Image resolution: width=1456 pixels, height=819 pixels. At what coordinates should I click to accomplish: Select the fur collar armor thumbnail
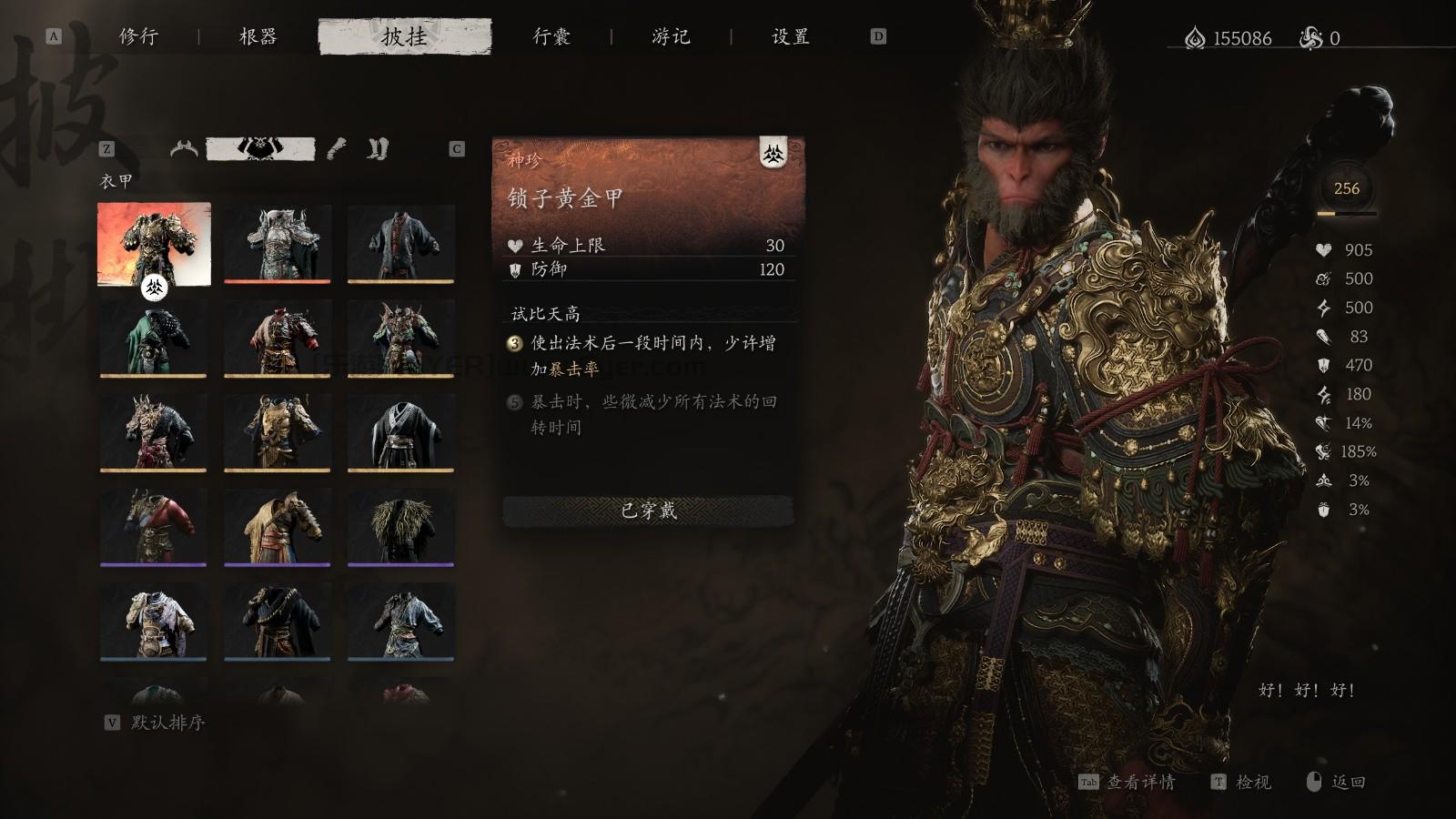401,528
